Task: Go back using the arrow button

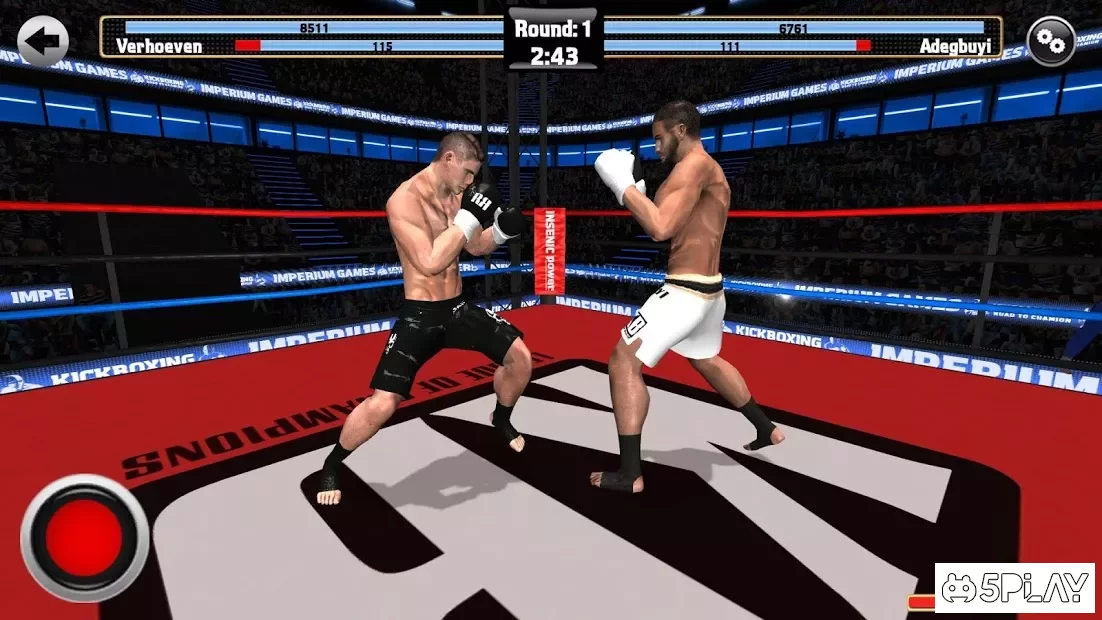Action: pos(43,41)
